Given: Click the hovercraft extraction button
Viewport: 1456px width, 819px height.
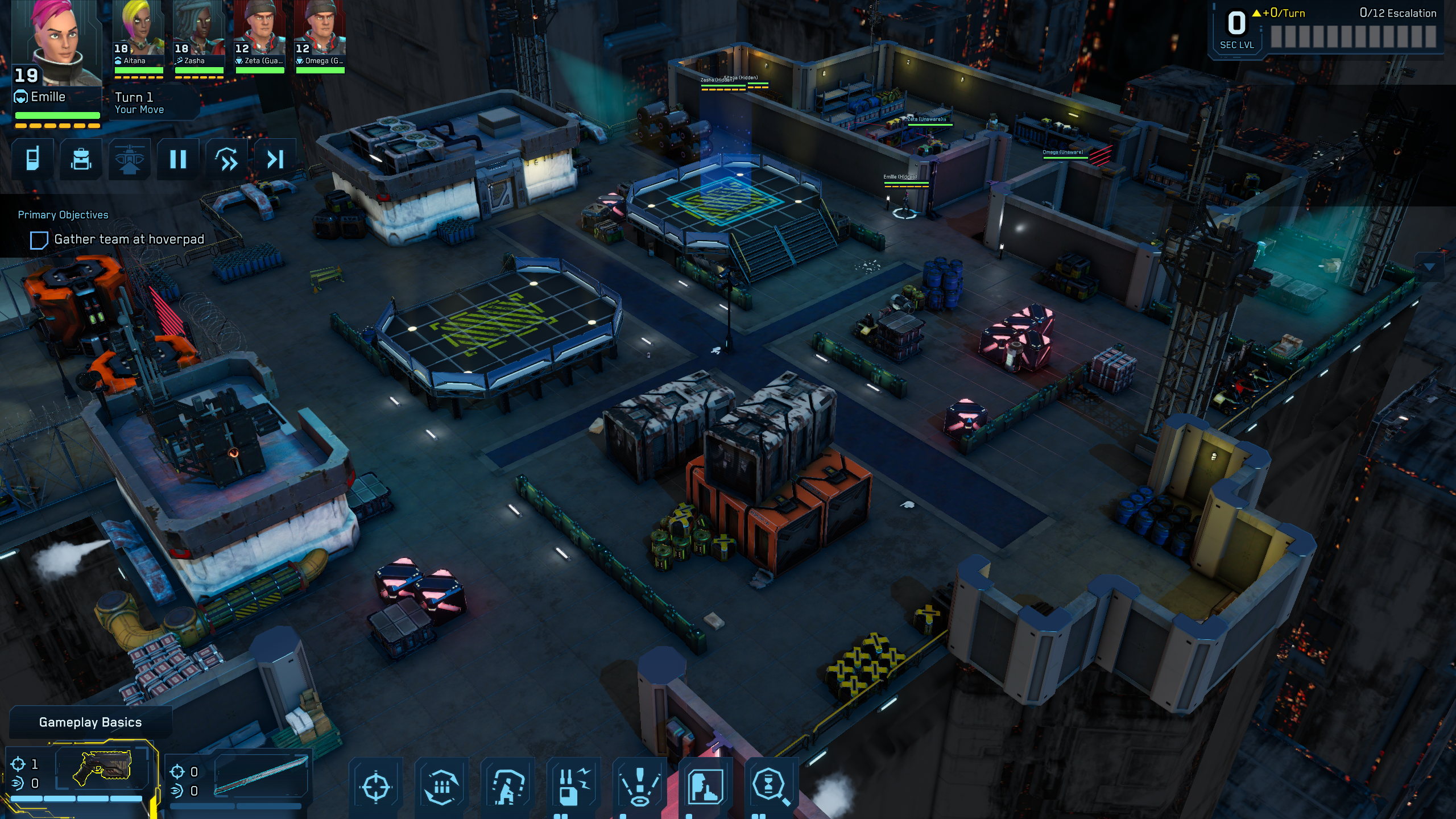Looking at the screenshot, I should click(130, 159).
